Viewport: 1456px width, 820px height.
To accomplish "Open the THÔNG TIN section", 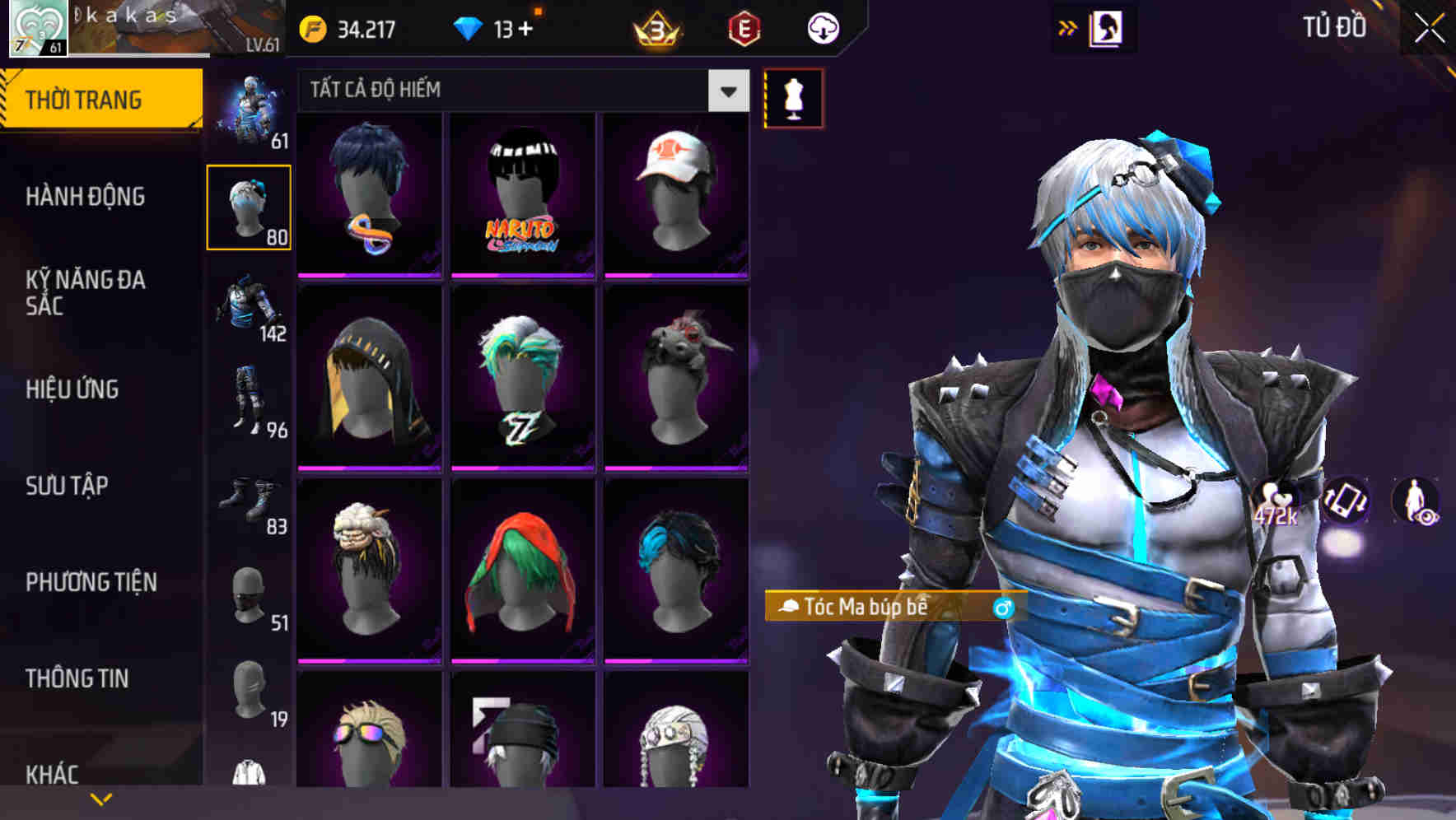I will click(76, 678).
